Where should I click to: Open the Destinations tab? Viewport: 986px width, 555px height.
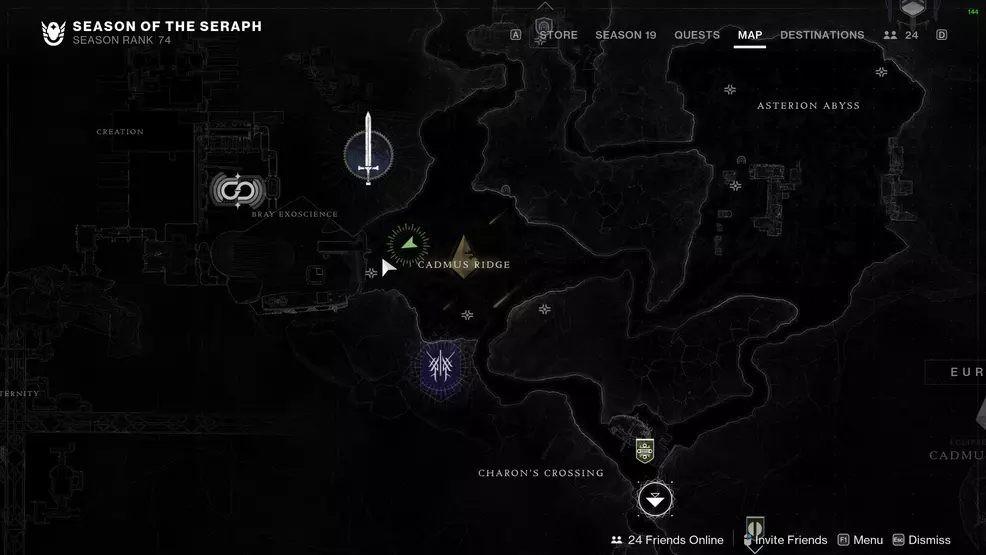pos(821,35)
